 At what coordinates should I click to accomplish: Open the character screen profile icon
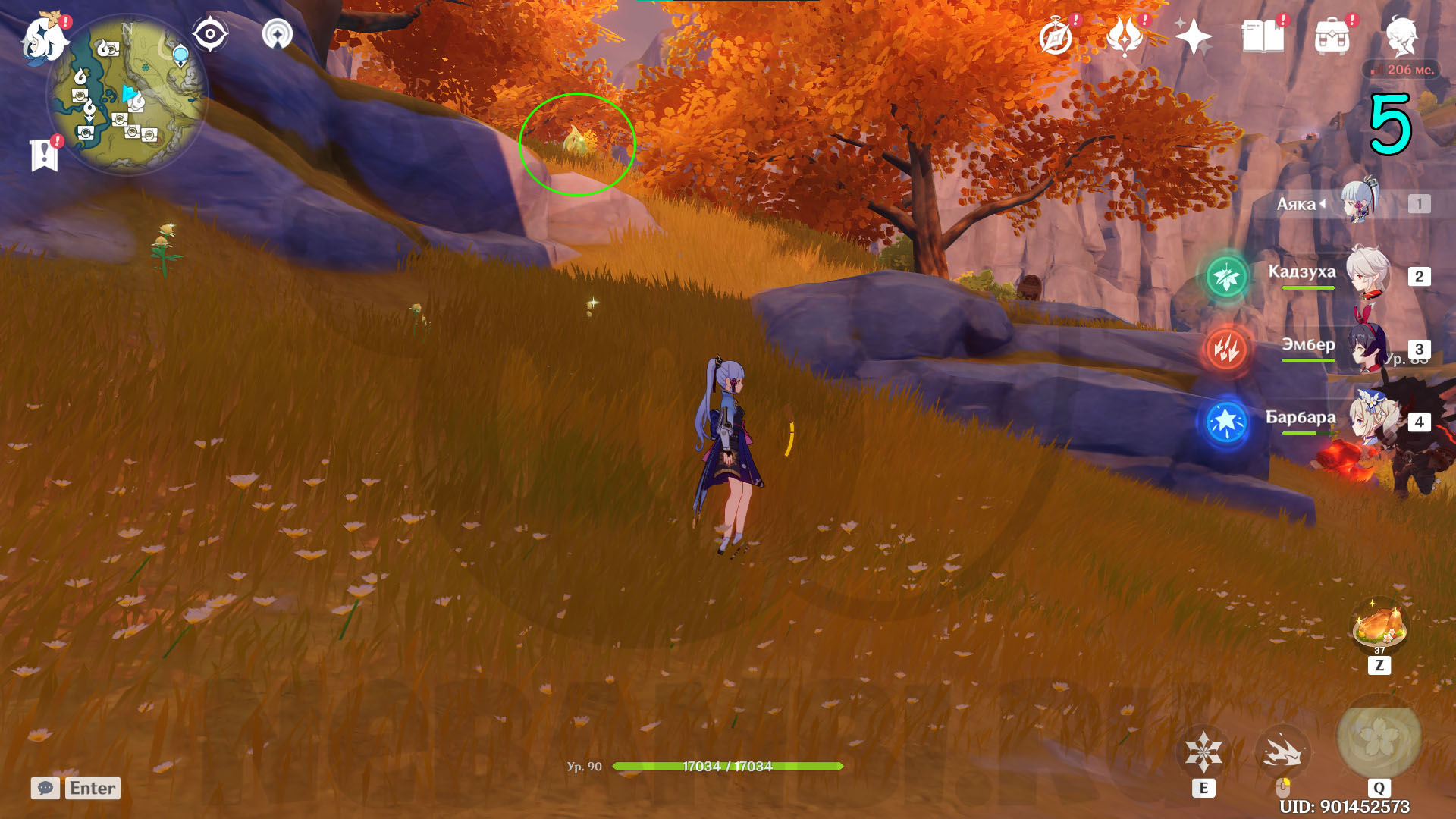tap(1401, 36)
